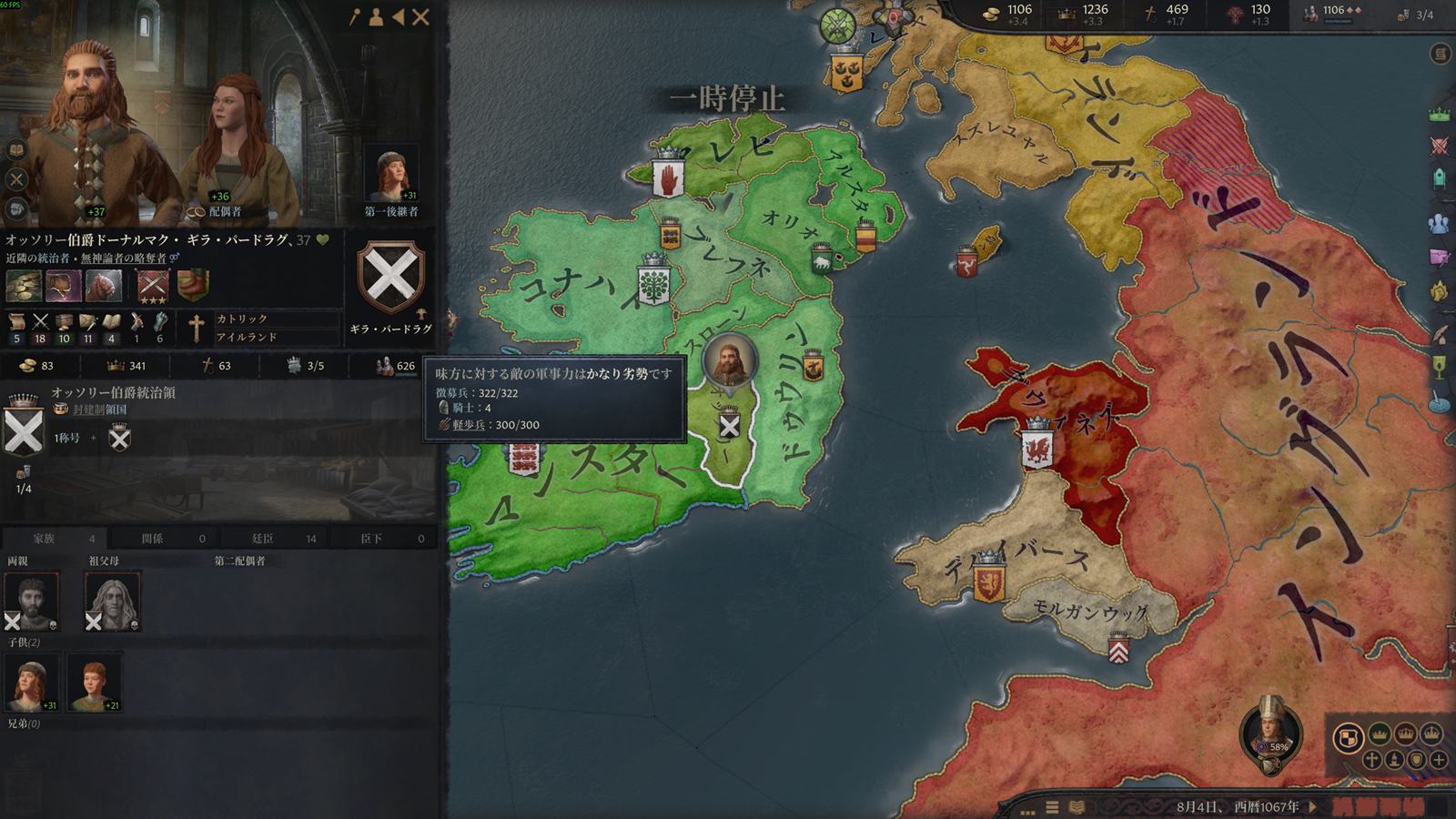
Task: Open the military crossed-swords sidebar icon
Action: pos(1439,146)
